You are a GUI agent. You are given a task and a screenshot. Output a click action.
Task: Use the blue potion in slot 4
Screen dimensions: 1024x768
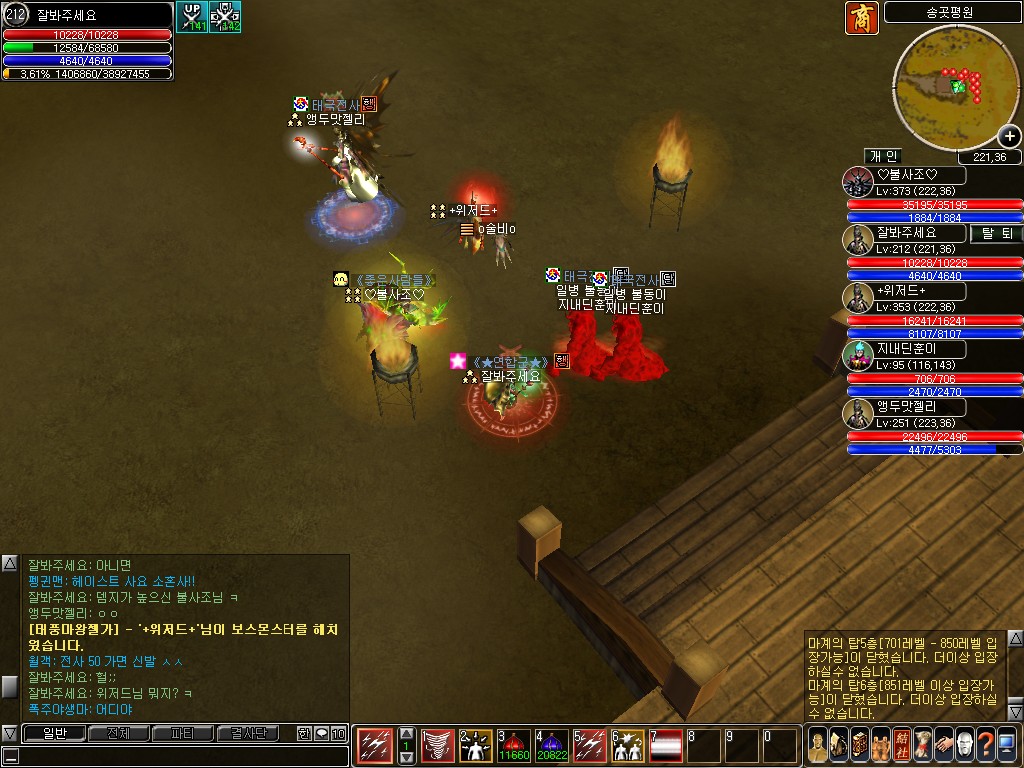point(551,745)
